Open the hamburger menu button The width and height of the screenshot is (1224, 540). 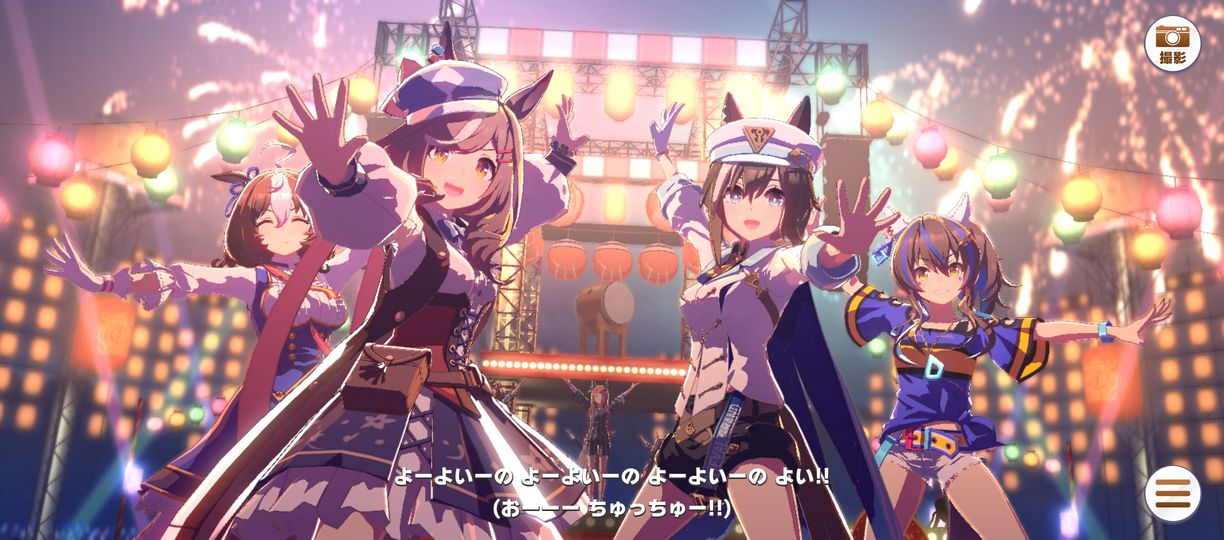pos(1172,493)
